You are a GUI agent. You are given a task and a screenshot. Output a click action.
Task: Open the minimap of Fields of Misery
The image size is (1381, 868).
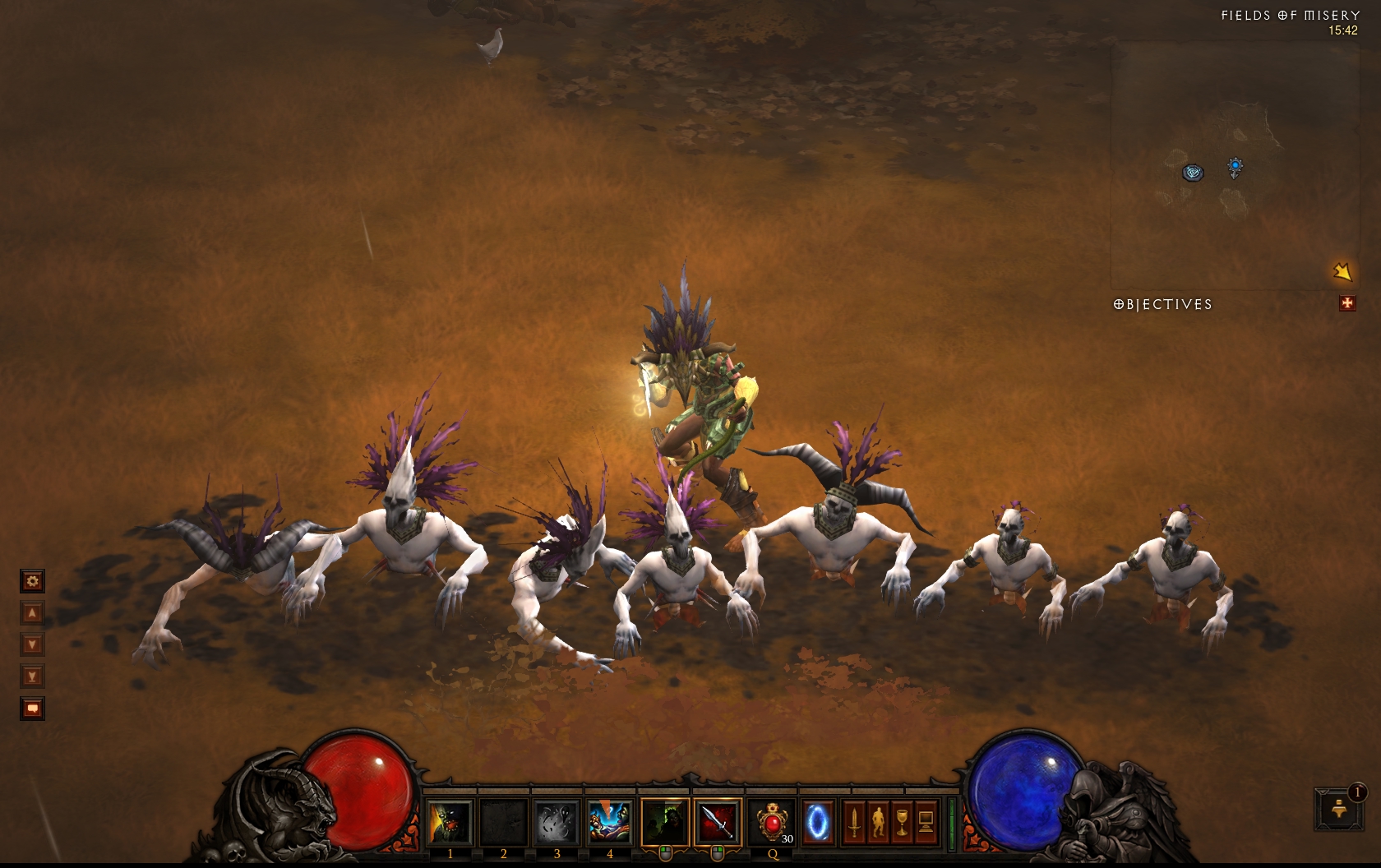pyautogui.click(x=1233, y=164)
